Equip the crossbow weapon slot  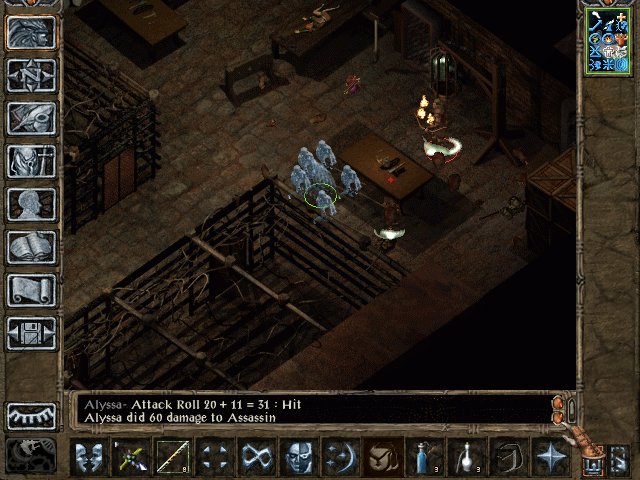coord(131,457)
